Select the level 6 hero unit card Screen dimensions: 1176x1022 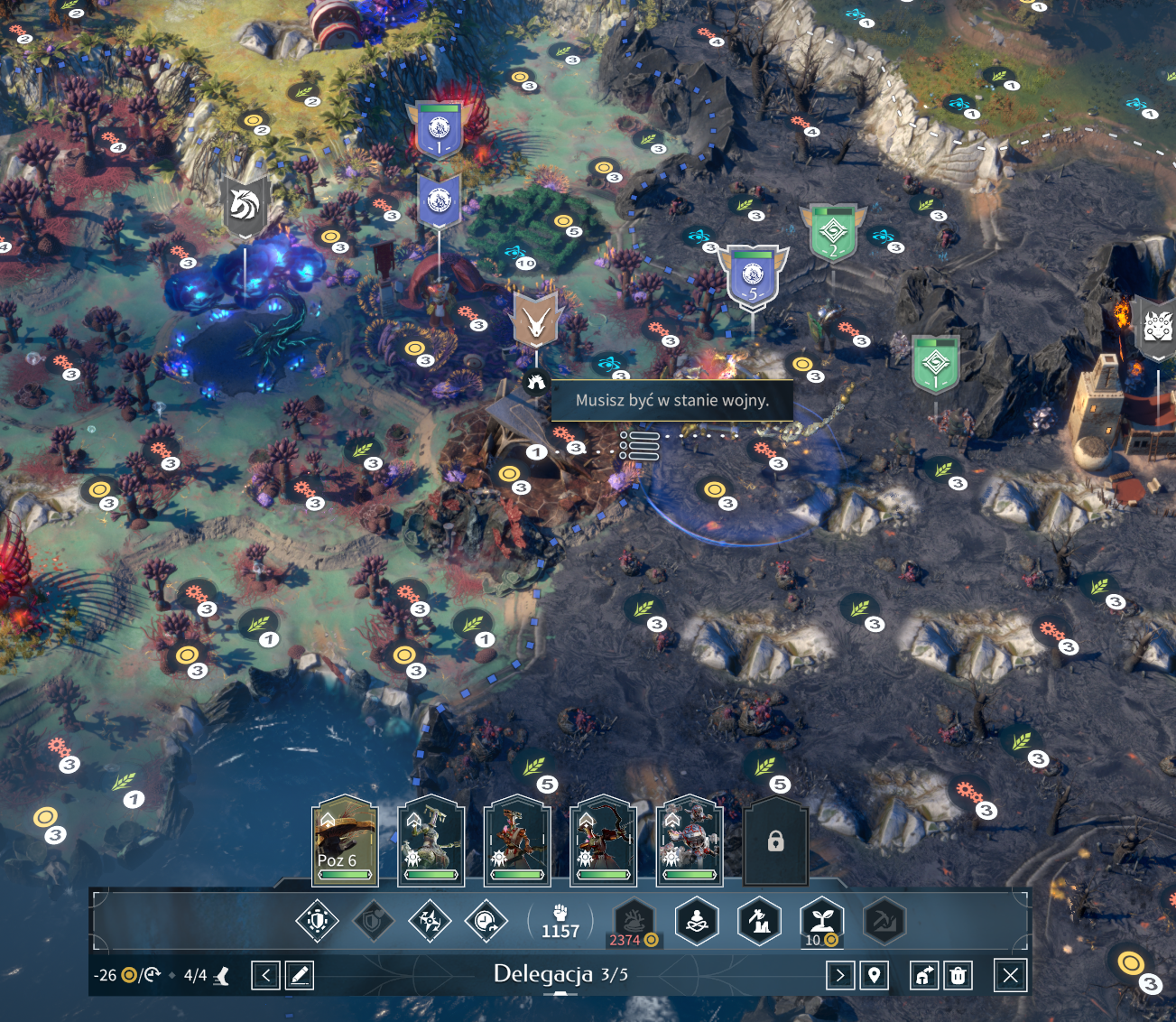(344, 841)
